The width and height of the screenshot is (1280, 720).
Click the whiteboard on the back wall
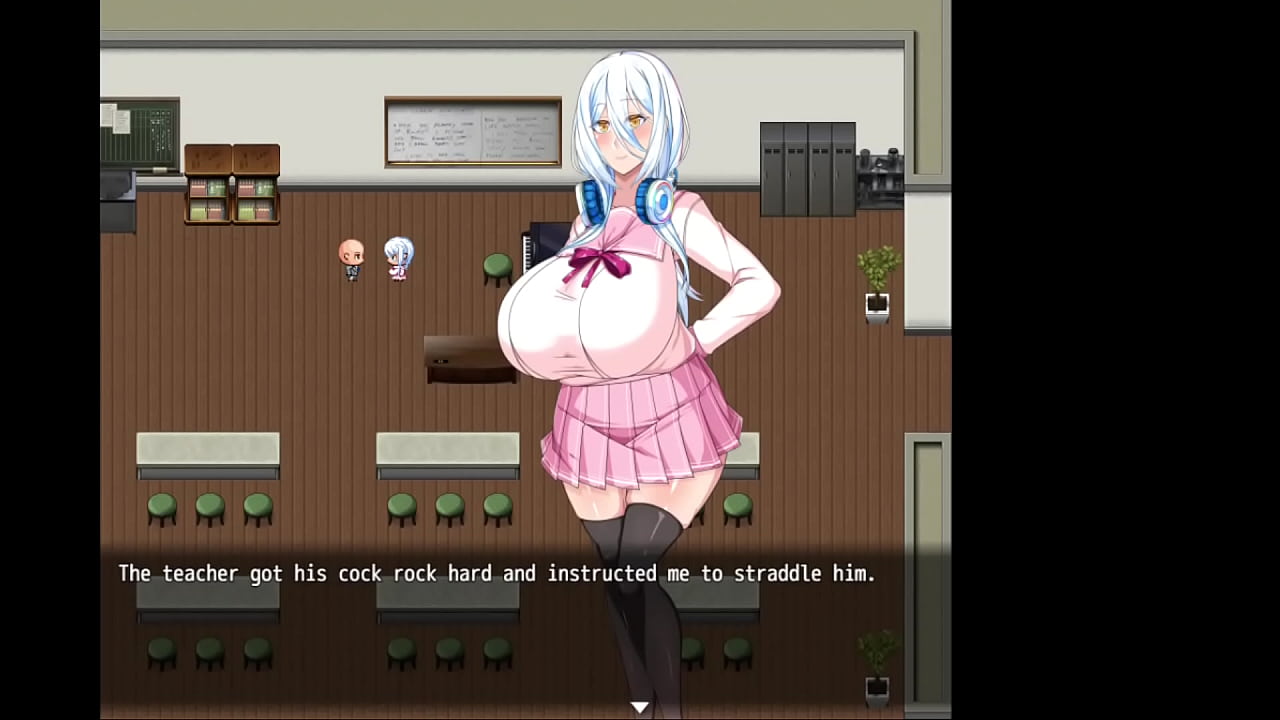pos(472,133)
